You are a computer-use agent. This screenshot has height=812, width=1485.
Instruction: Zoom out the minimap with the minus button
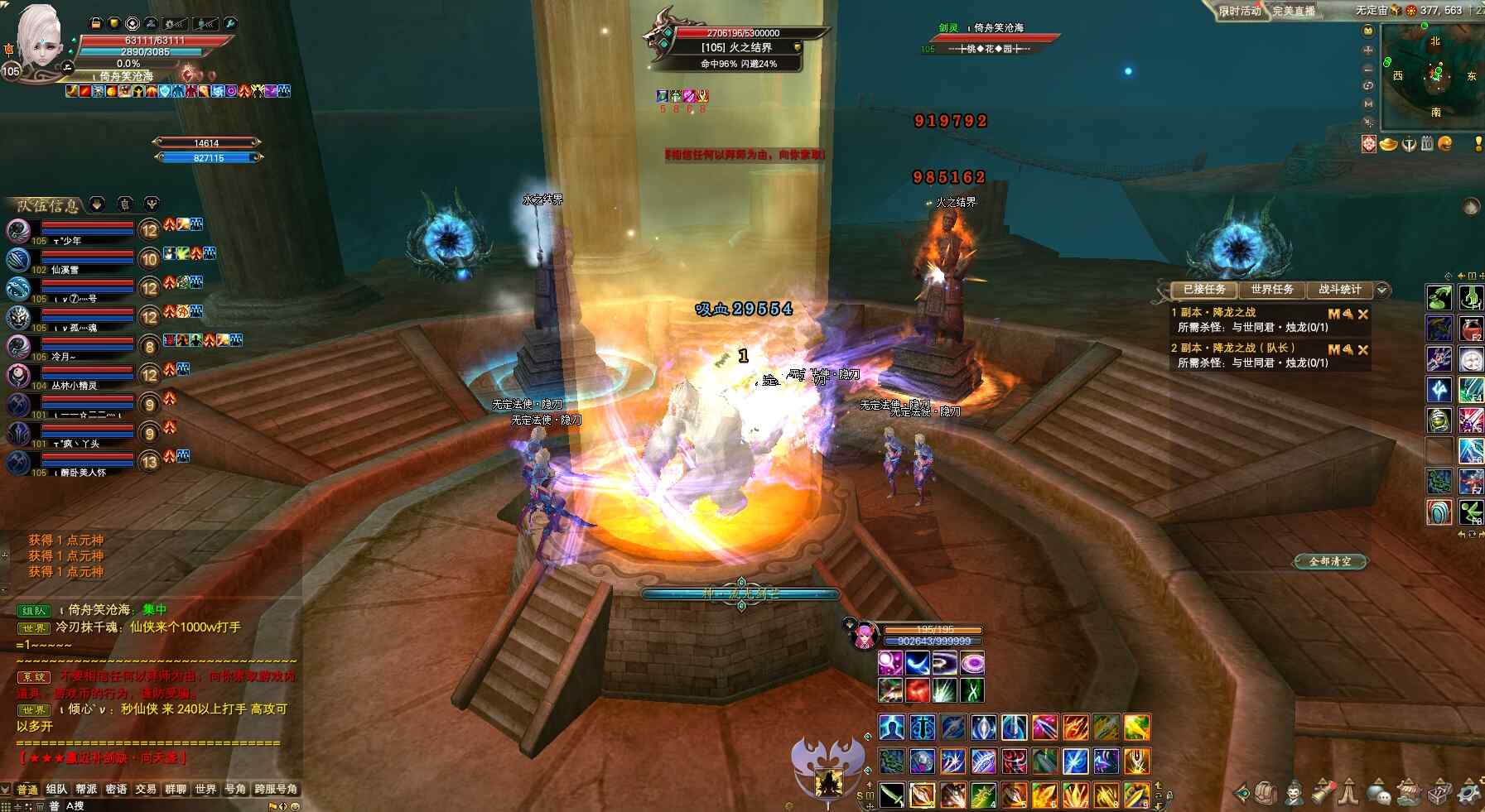(x=1368, y=68)
